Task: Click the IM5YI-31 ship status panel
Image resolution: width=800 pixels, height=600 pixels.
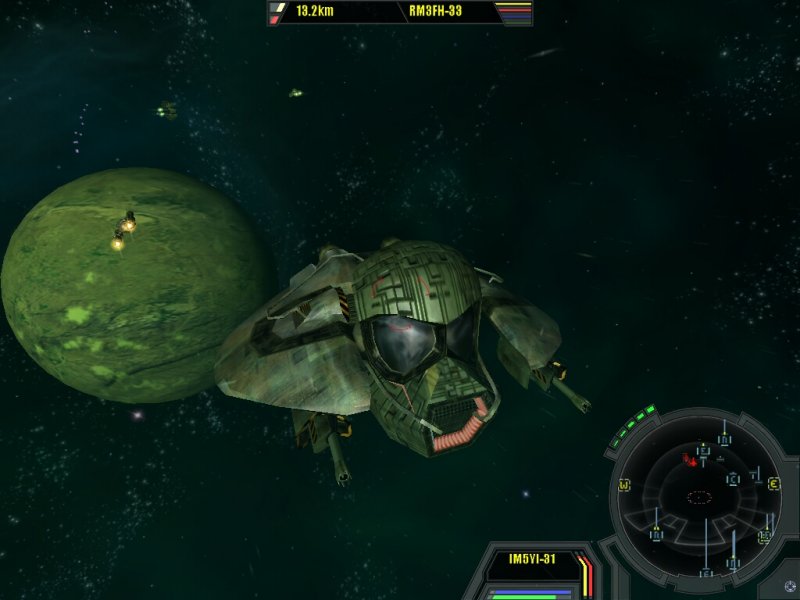Action: click(x=531, y=561)
